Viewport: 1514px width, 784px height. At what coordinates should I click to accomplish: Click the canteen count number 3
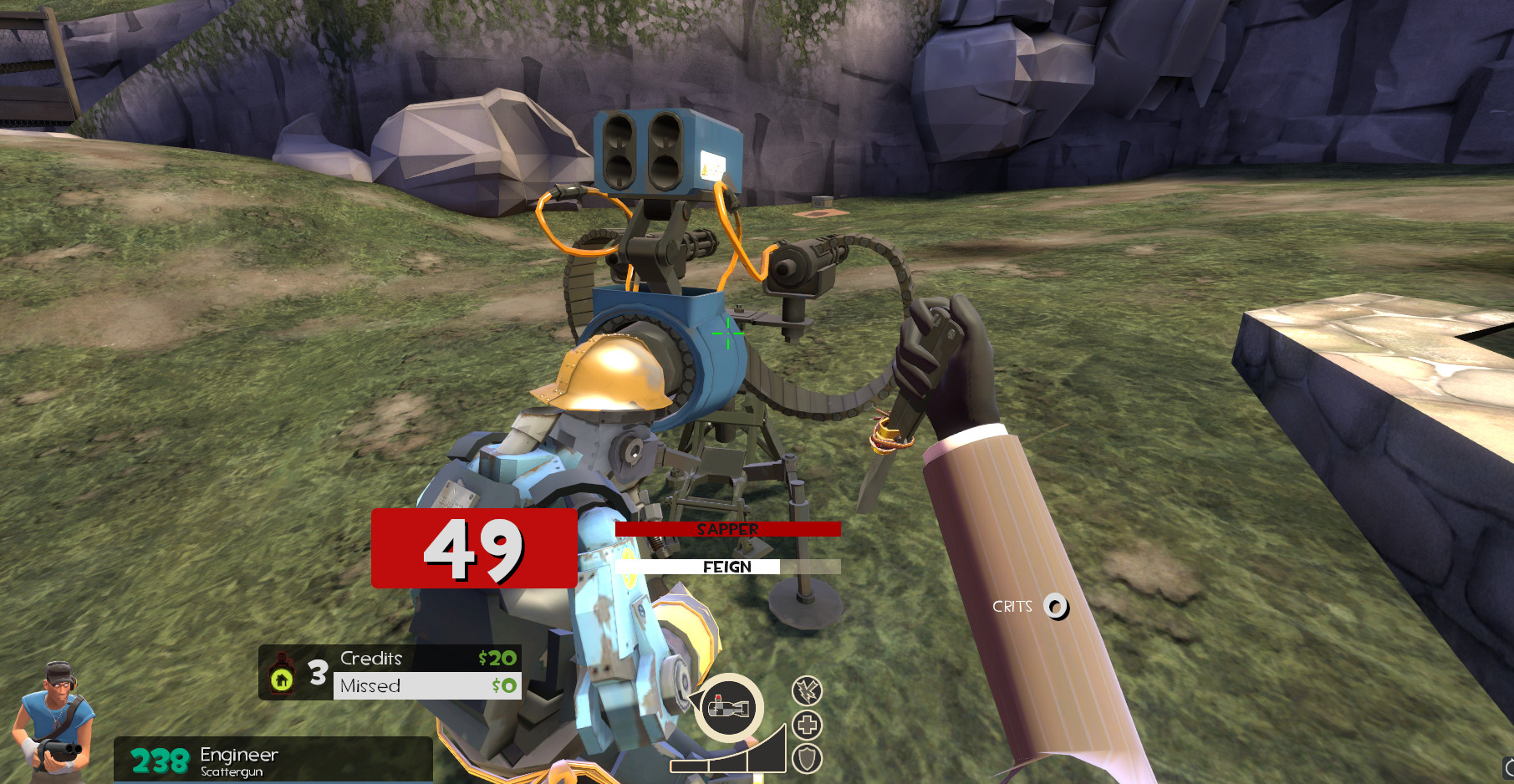point(318,675)
